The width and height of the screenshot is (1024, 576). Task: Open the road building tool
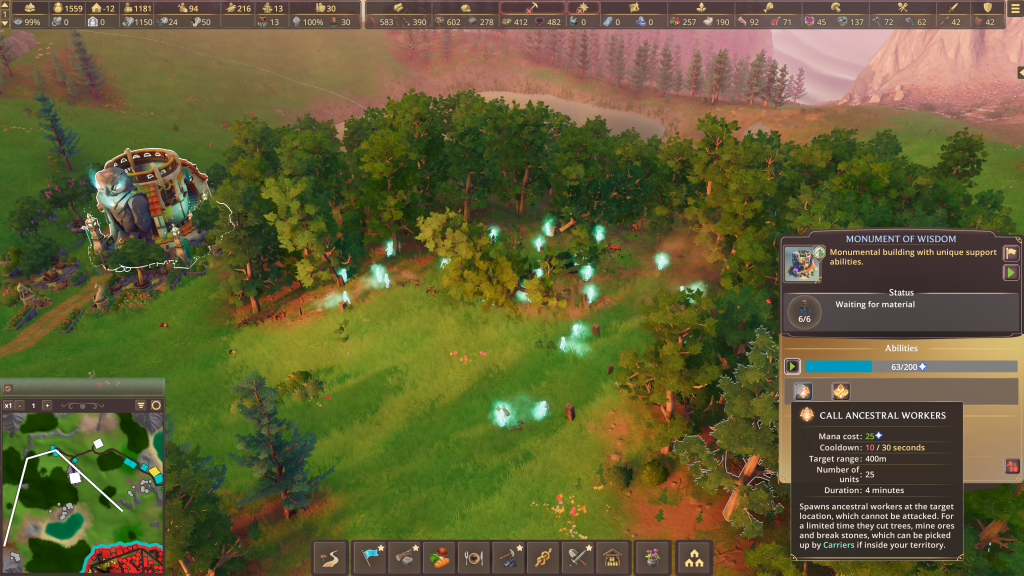333,557
